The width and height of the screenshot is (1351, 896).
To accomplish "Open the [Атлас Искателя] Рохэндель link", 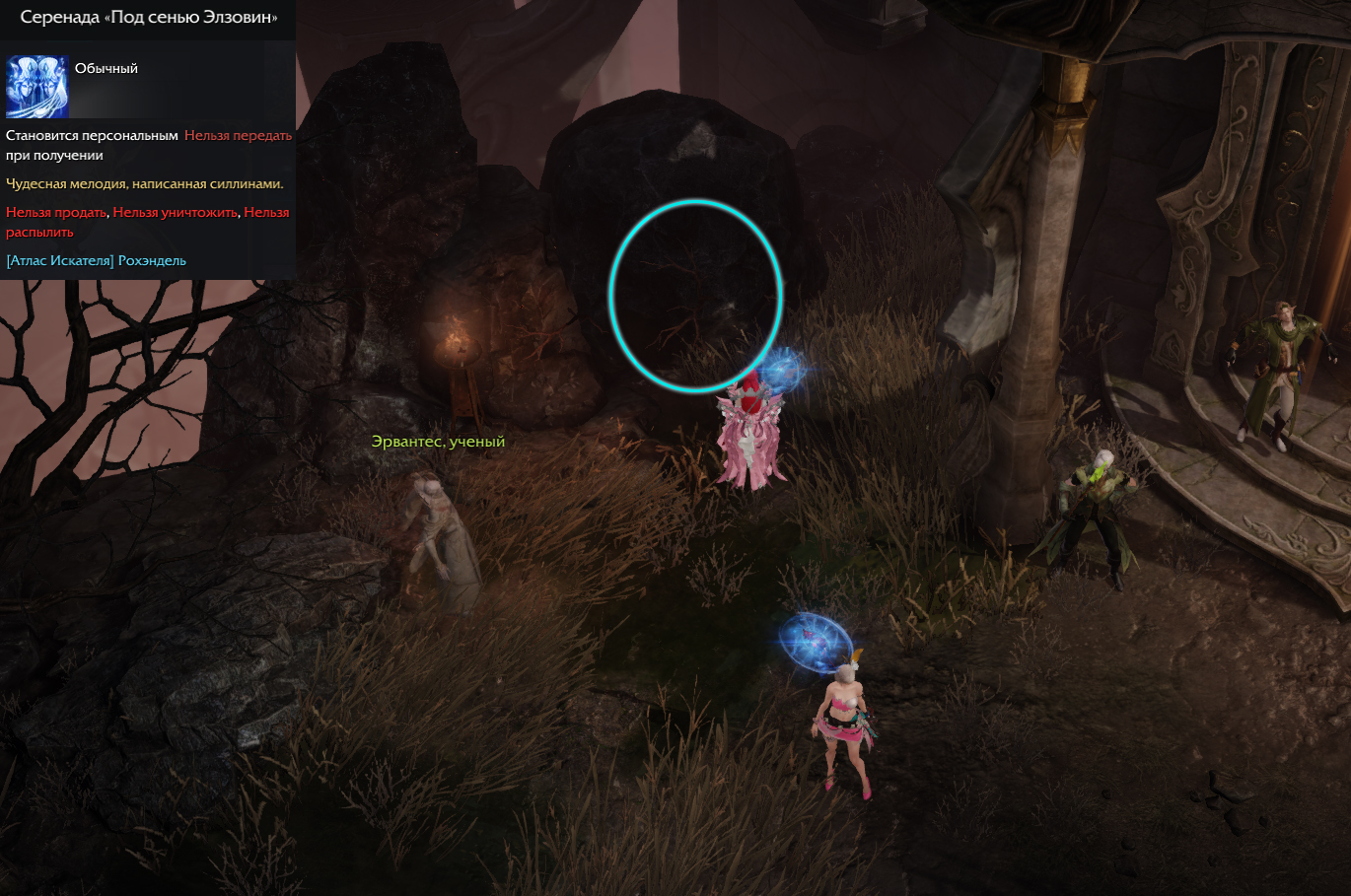I will 96,261.
